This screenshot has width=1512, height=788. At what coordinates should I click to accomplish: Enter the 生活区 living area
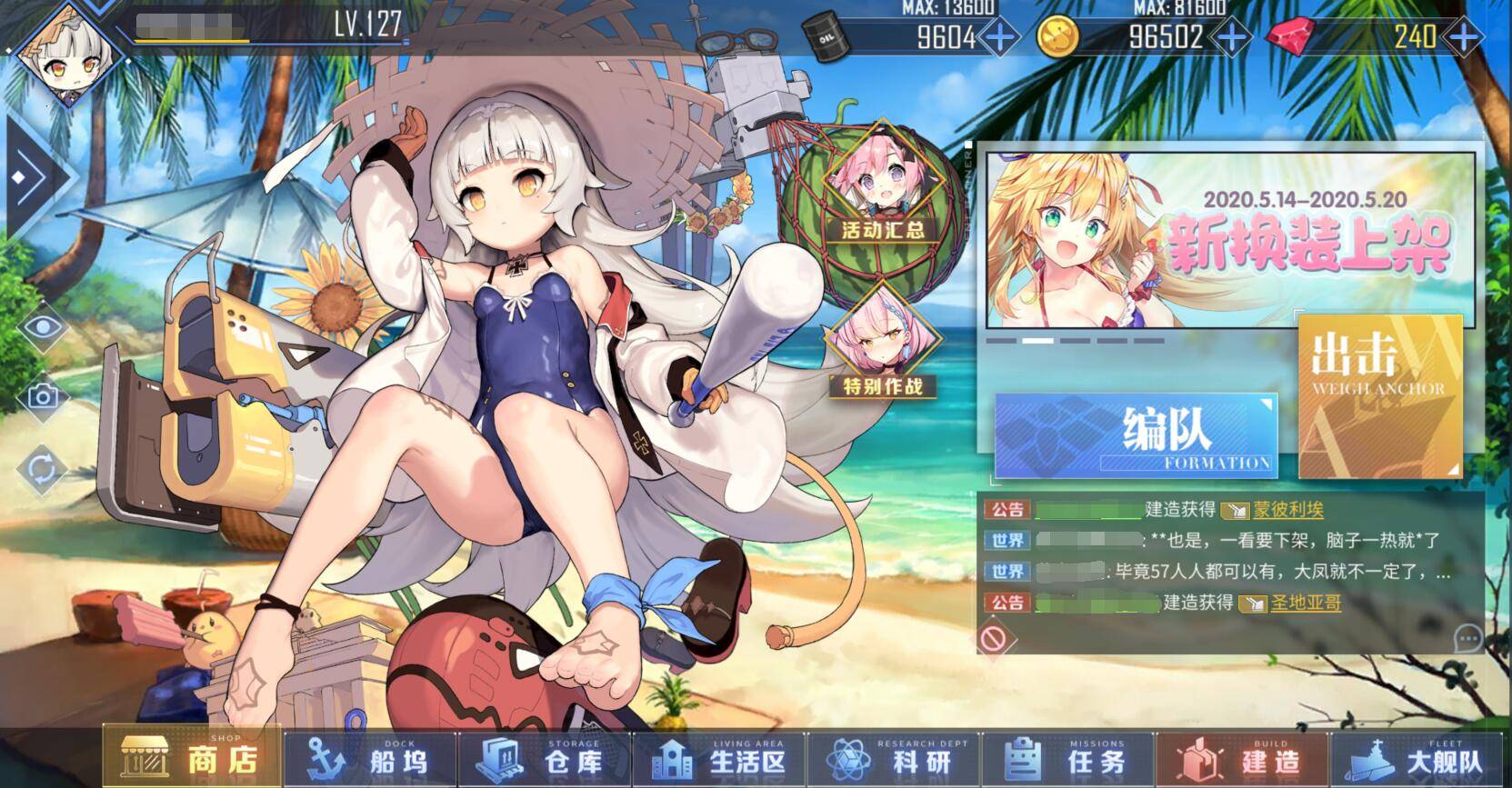click(x=717, y=760)
